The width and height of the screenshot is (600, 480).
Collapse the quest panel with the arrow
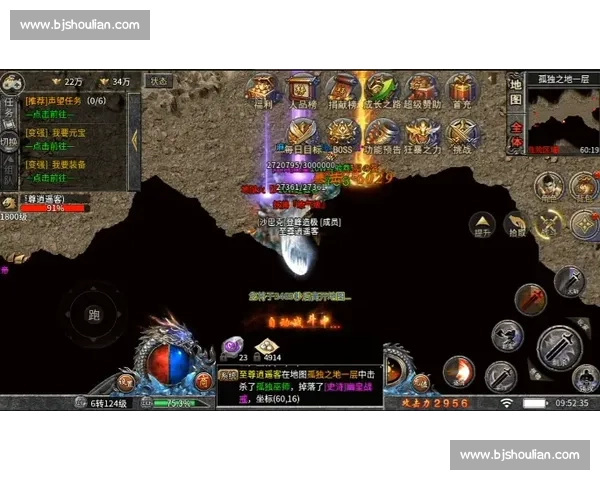pos(134,139)
